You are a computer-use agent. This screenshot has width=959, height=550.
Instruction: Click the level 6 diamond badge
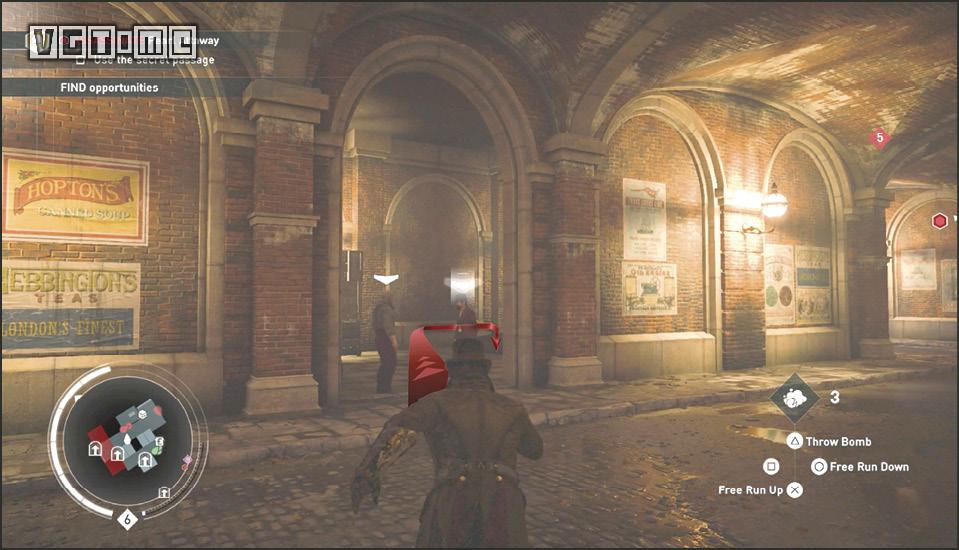[127, 519]
